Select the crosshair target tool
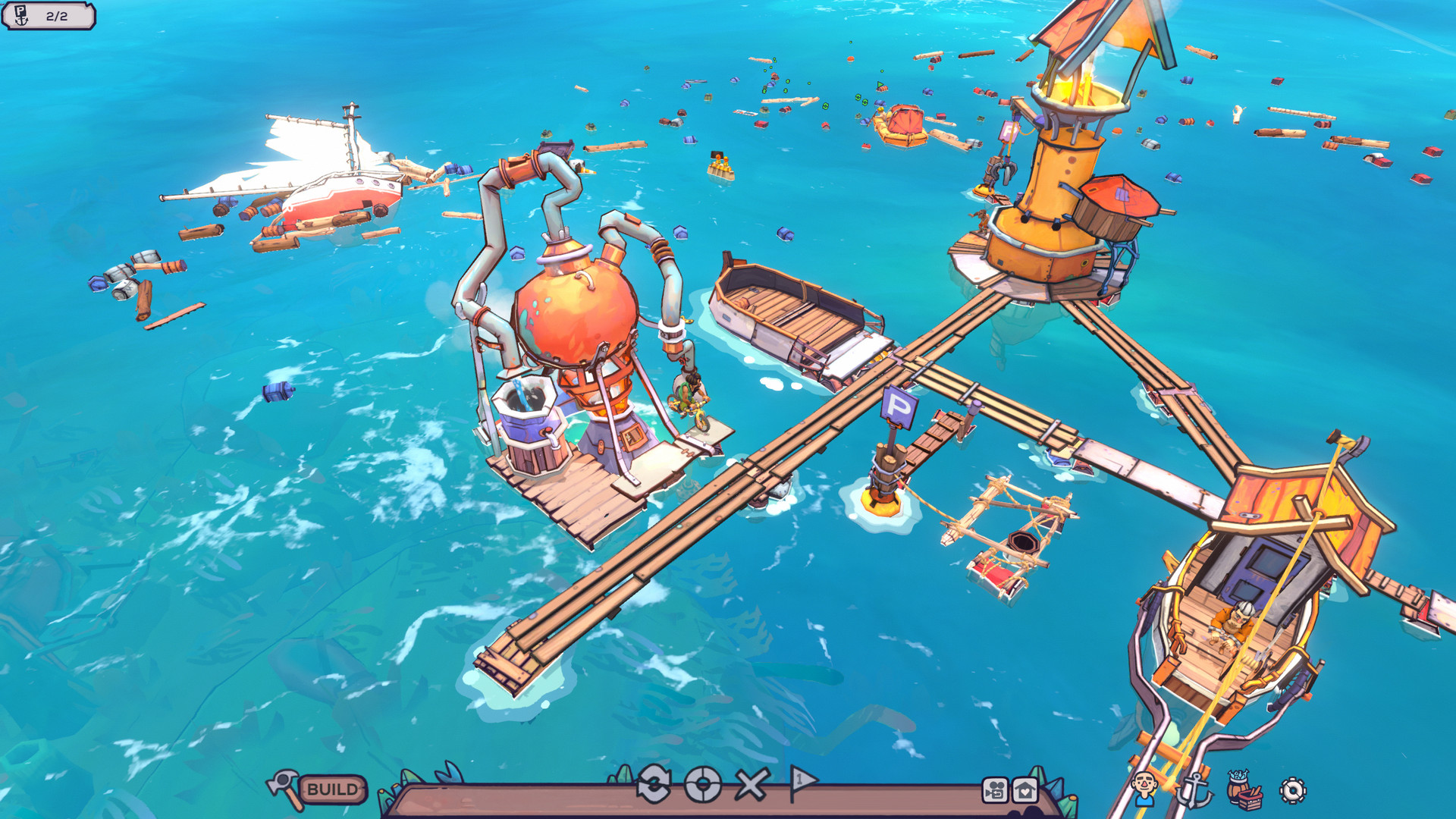1456x819 pixels. [703, 785]
